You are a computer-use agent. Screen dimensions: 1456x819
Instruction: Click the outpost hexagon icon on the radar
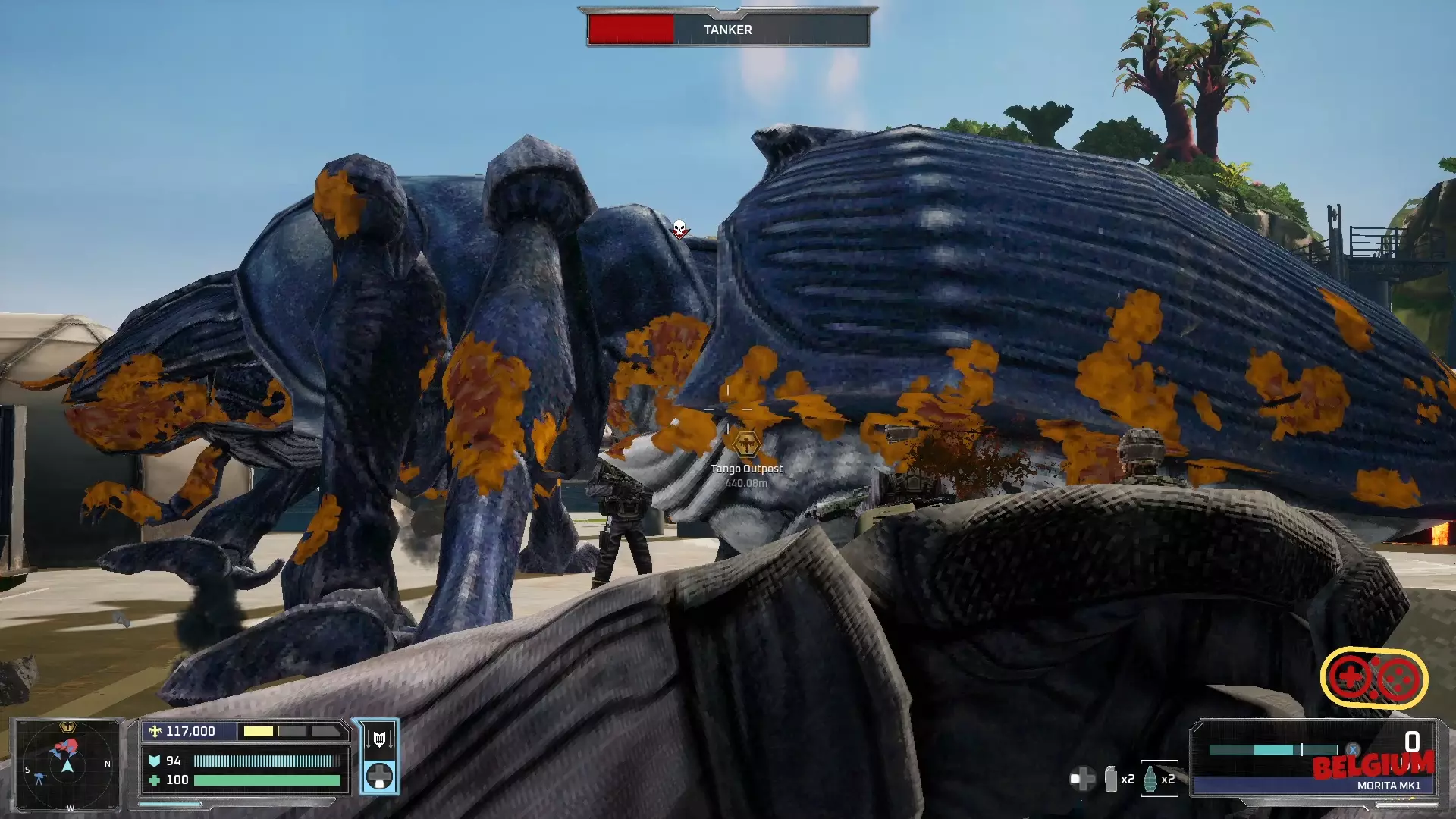tap(67, 726)
